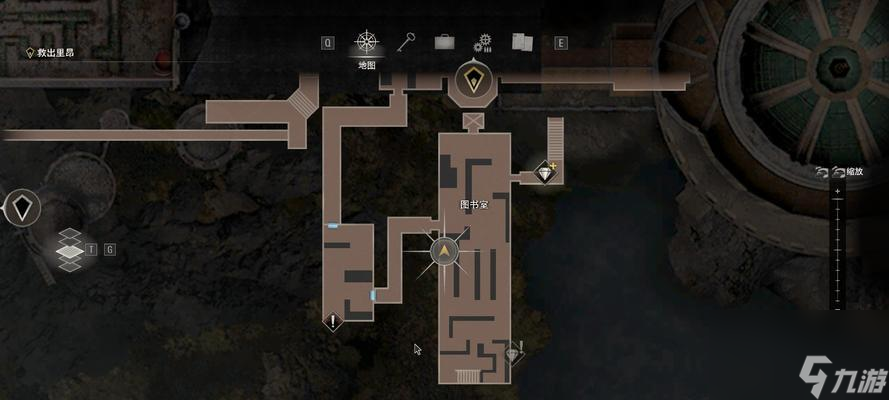Select the exclamation mark diamond marker
Screen dimensions: 889x400
333,321
